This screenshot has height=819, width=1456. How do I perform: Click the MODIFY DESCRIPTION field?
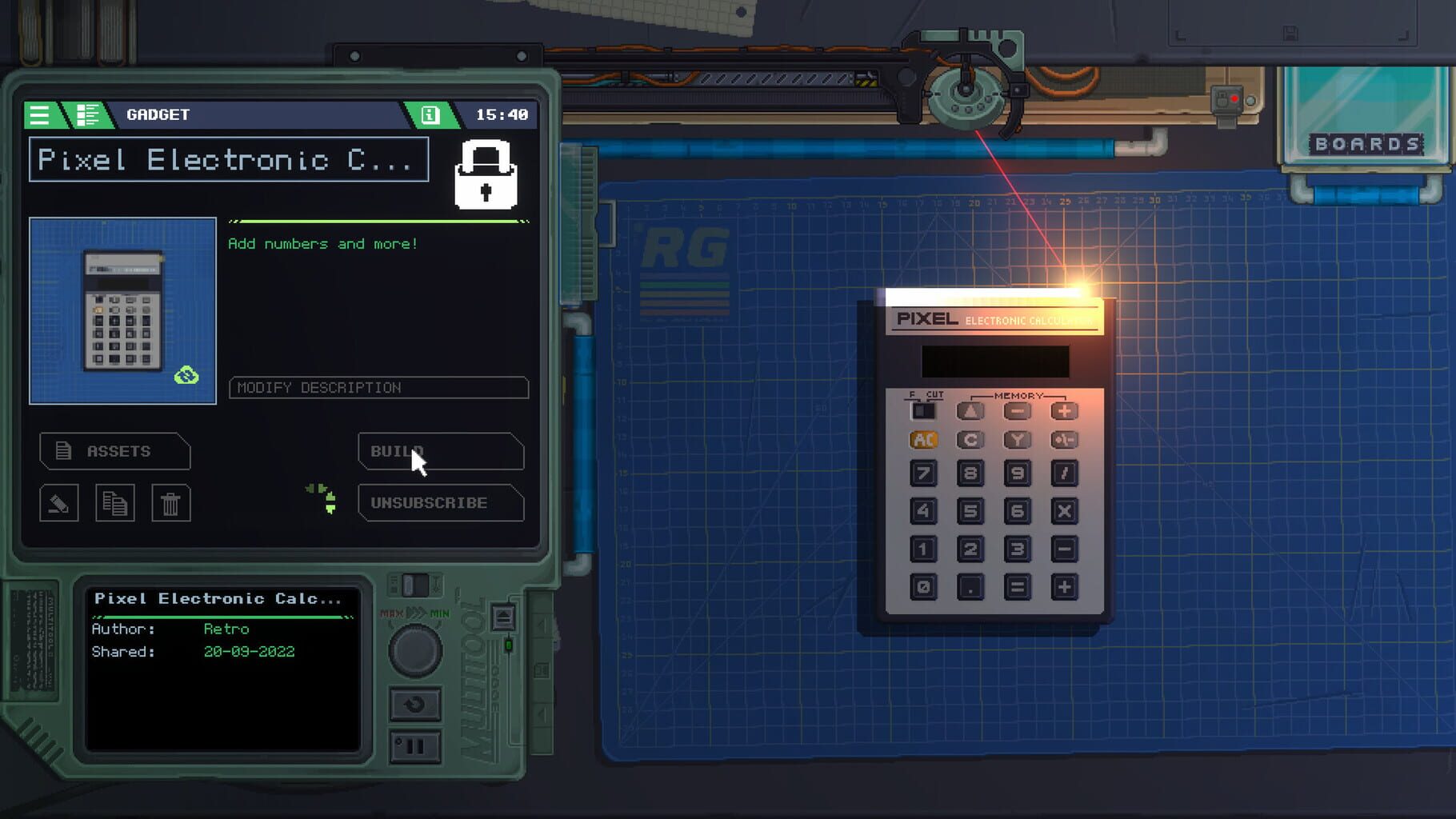pyautogui.click(x=378, y=388)
